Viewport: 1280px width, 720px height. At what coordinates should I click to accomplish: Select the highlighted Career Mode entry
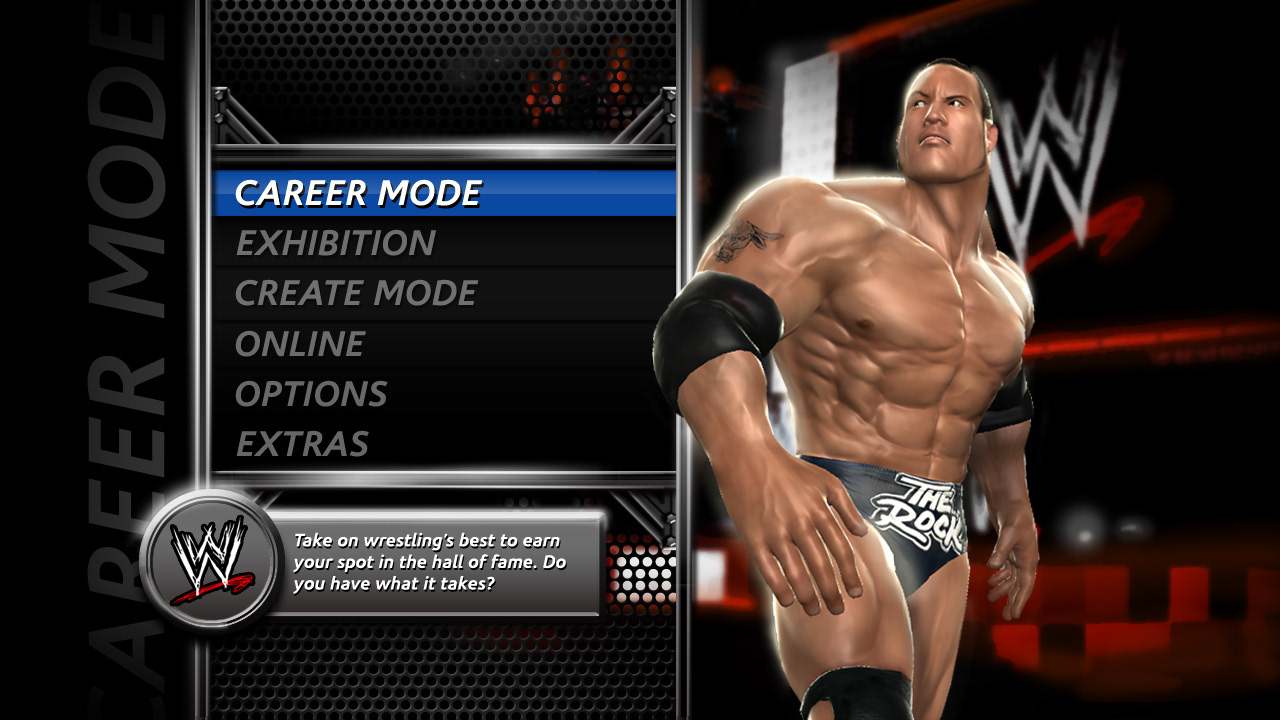coord(358,193)
